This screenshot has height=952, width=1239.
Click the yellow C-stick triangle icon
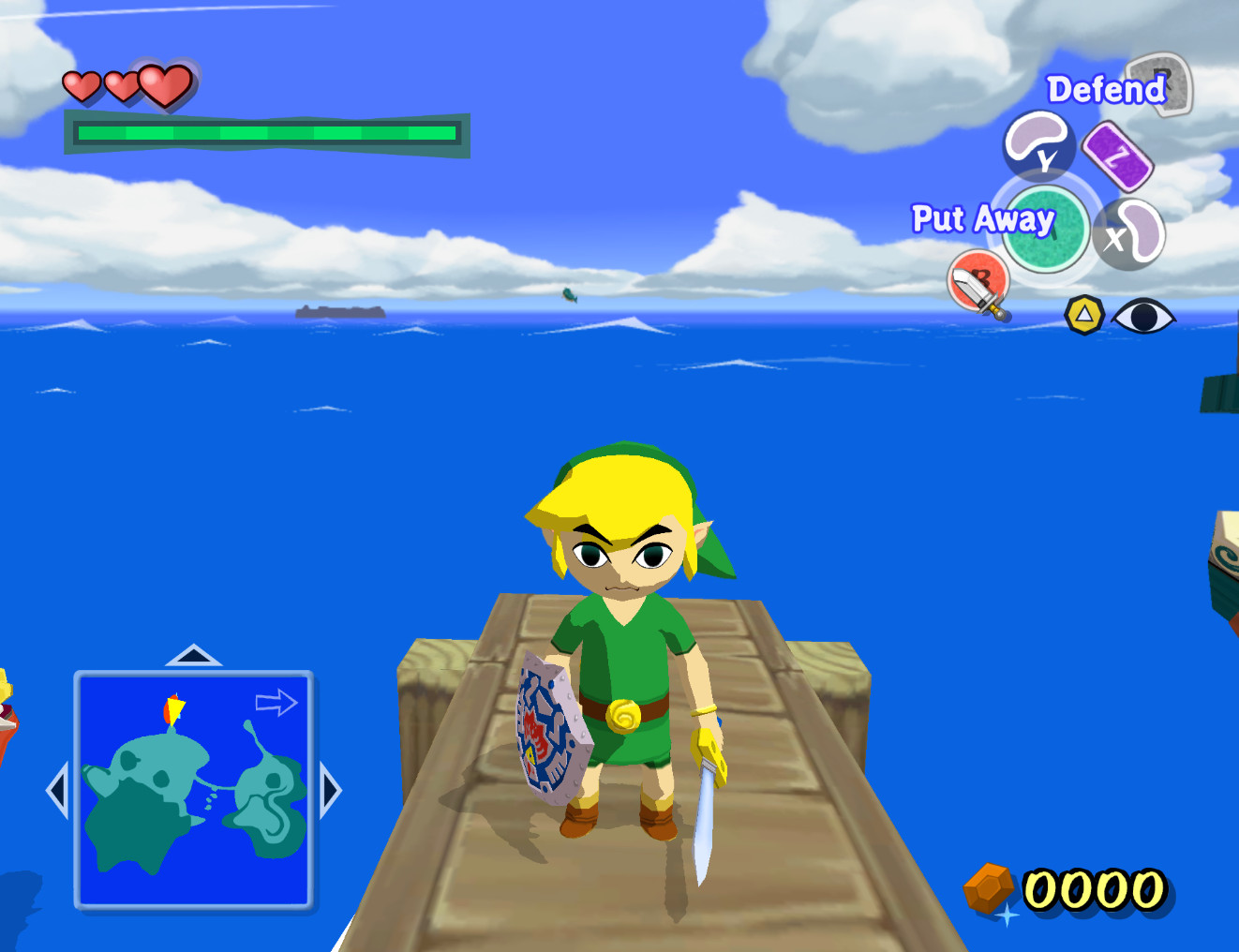pos(1083,316)
